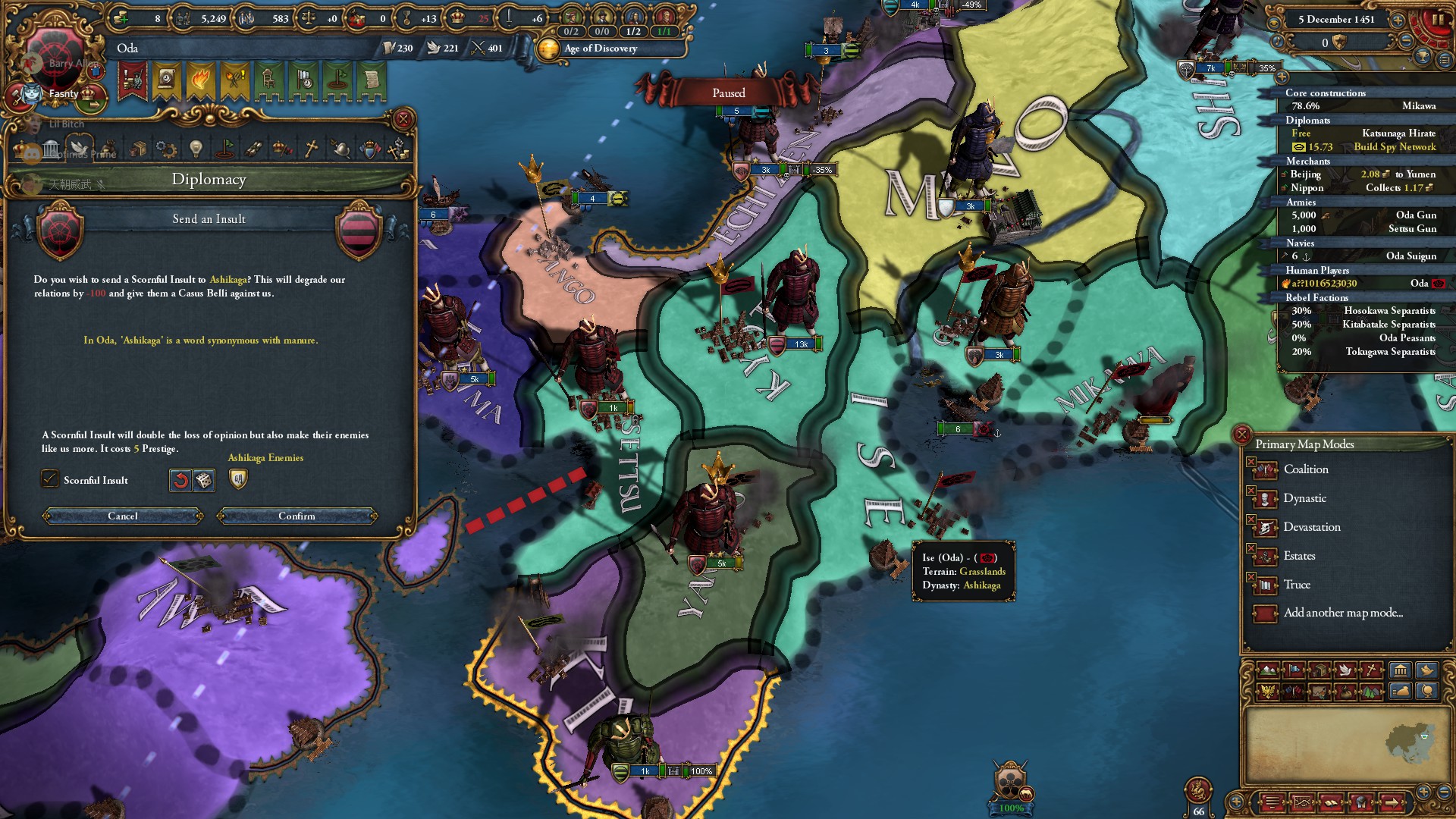Open the trade goods map mode icon
1456x819 pixels.
click(x=1319, y=670)
